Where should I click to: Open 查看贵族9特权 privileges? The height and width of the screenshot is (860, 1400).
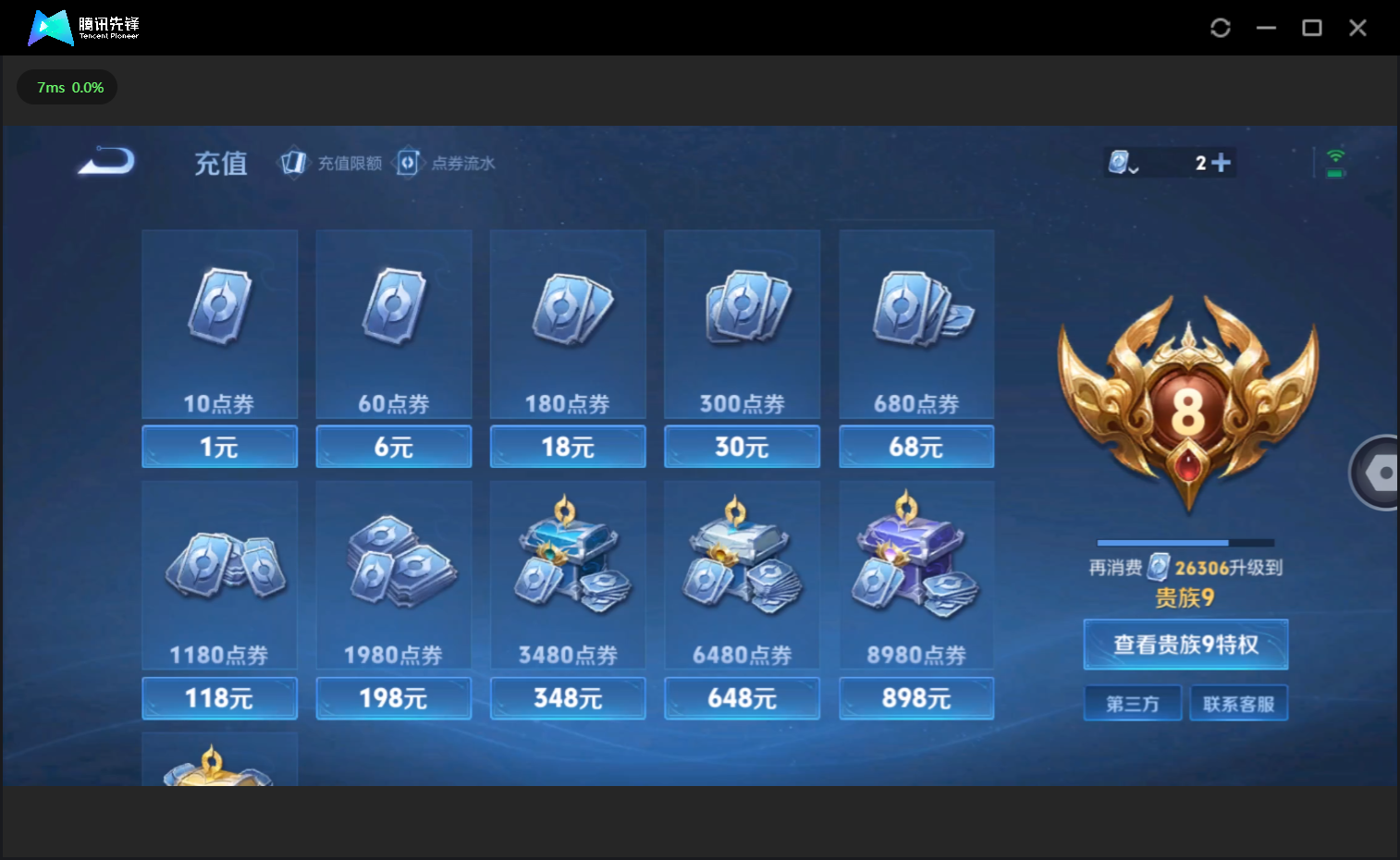[1185, 645]
